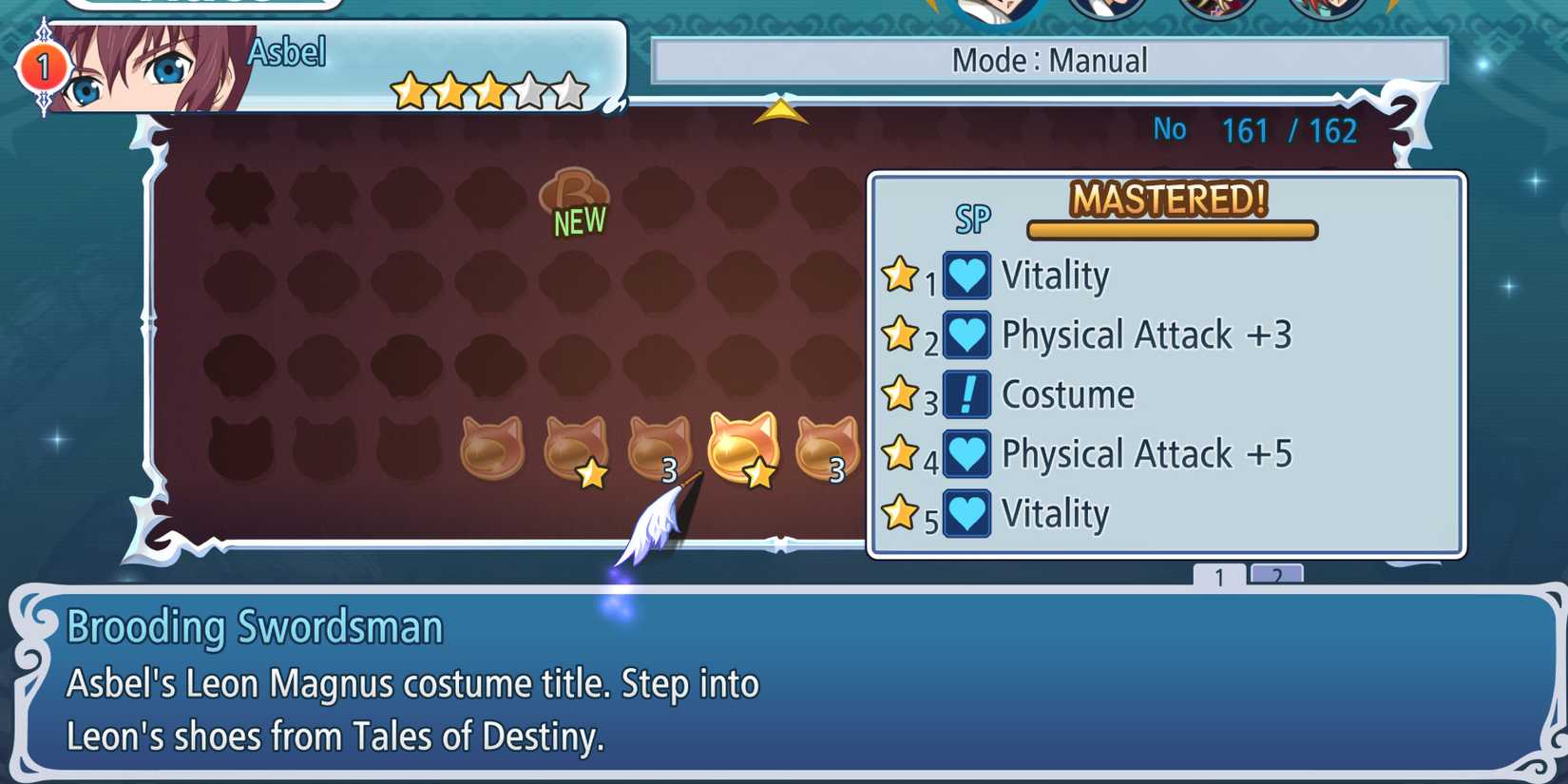Click the golden cat title icon
1568x784 pixels.
[741, 447]
